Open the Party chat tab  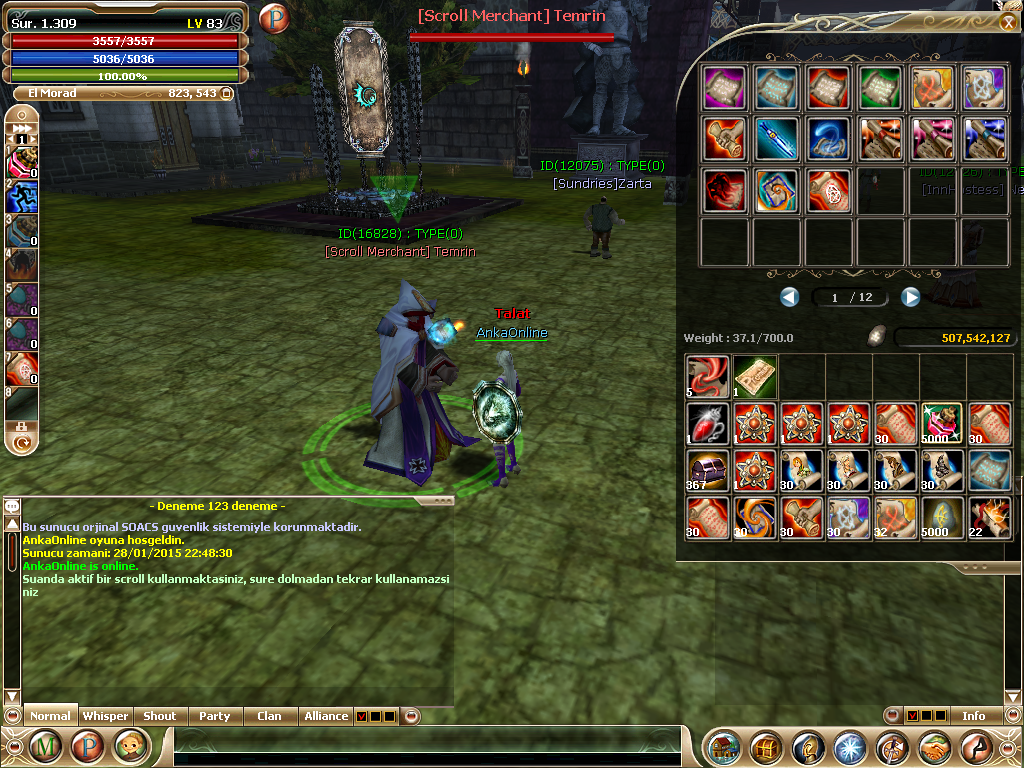click(214, 716)
